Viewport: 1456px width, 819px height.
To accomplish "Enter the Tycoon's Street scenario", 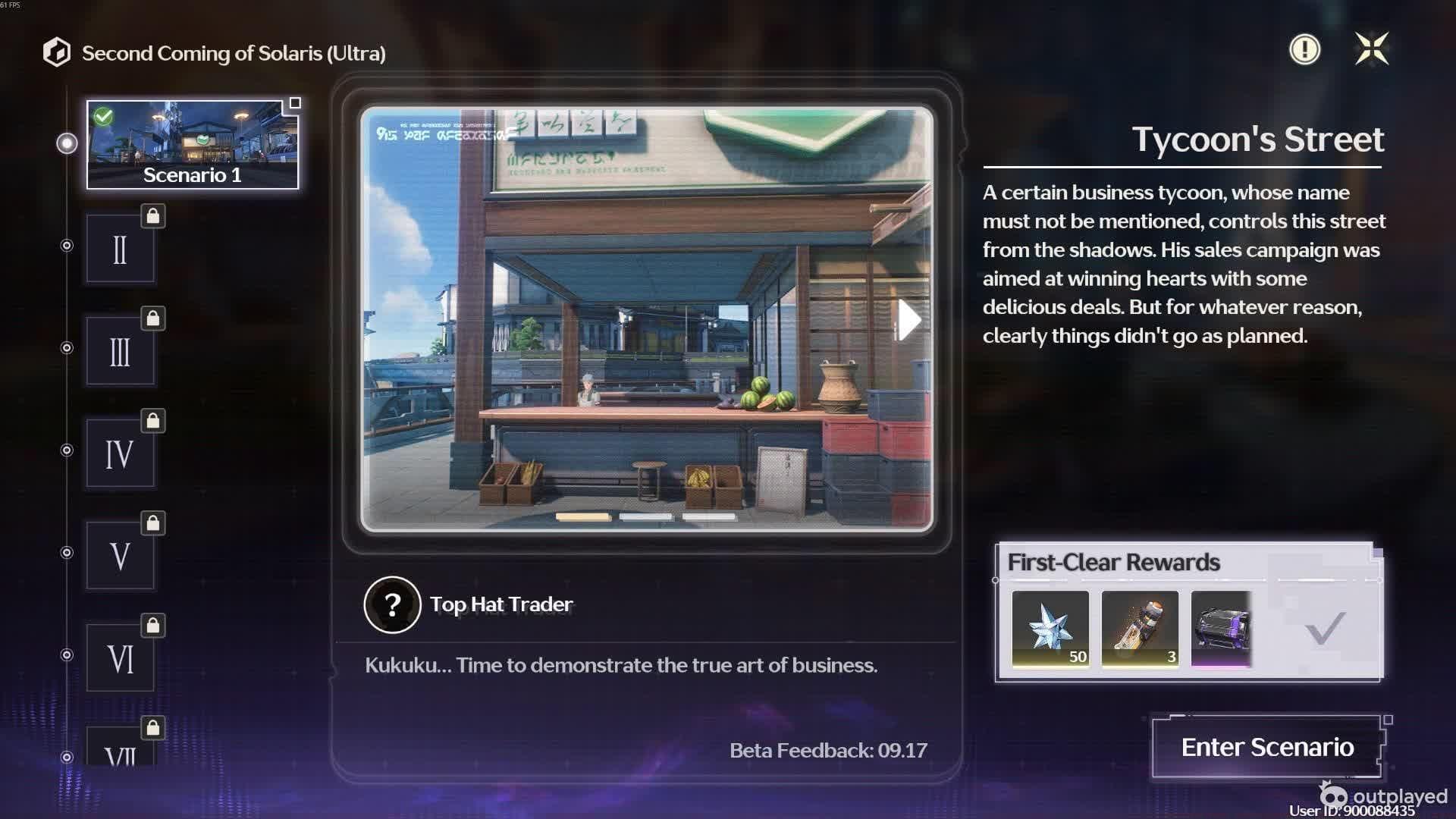I will pos(1267,747).
